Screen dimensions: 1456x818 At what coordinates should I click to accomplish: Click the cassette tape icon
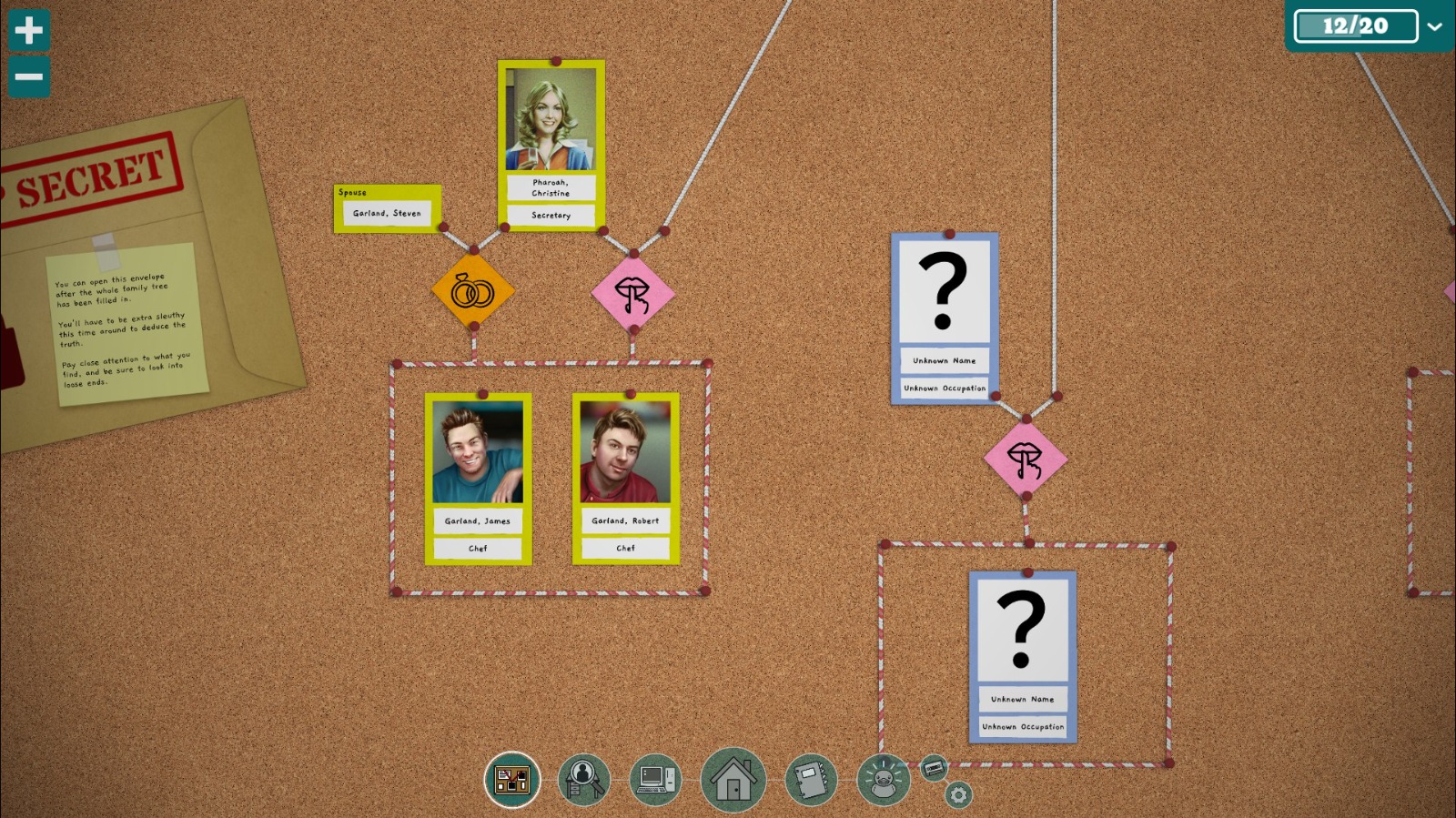pyautogui.click(x=934, y=769)
